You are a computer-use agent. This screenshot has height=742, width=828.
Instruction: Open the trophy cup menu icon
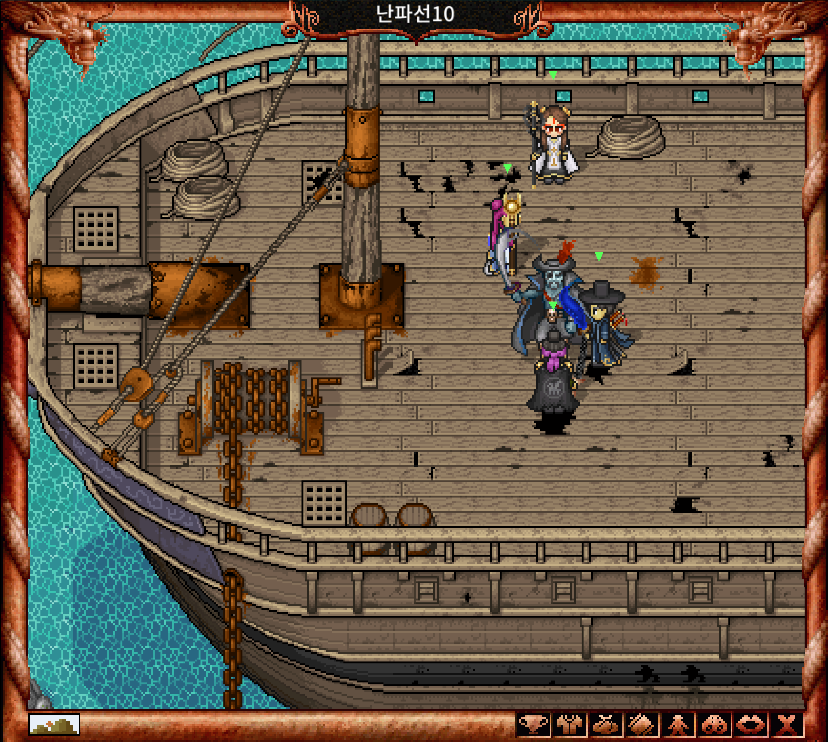tap(532, 724)
